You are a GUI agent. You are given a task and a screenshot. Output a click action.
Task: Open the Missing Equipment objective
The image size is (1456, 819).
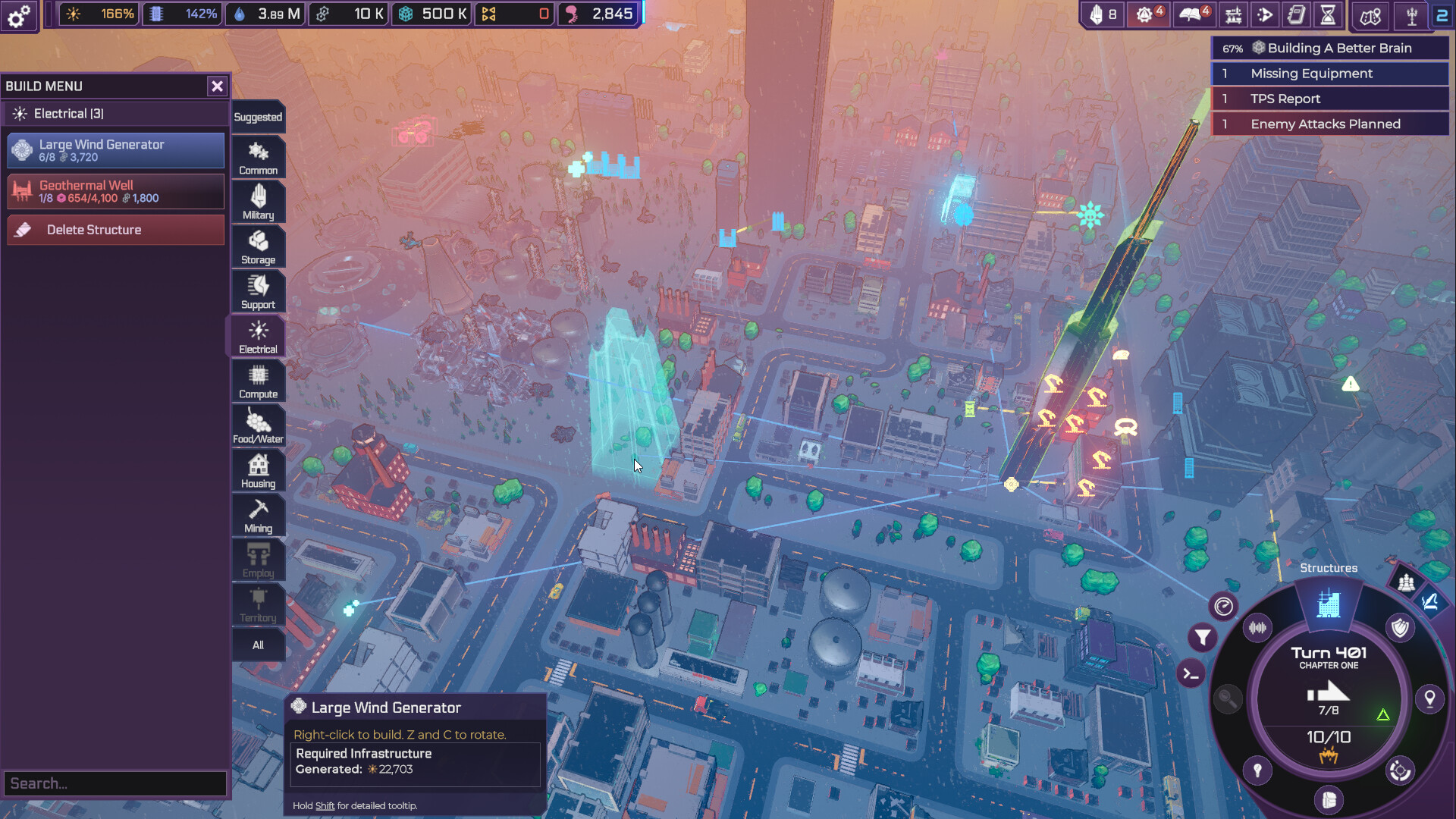point(1330,74)
